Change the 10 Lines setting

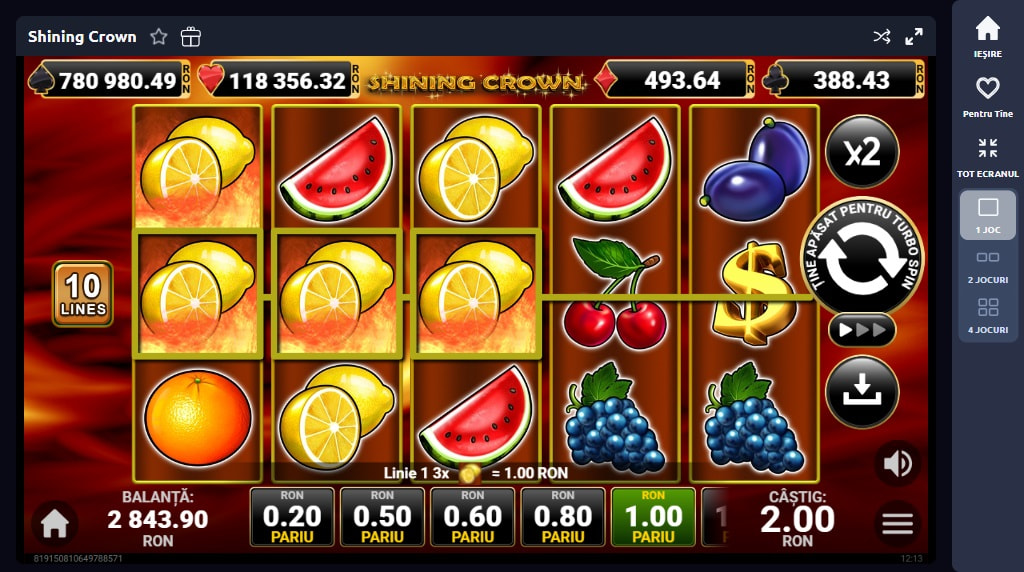coord(83,295)
